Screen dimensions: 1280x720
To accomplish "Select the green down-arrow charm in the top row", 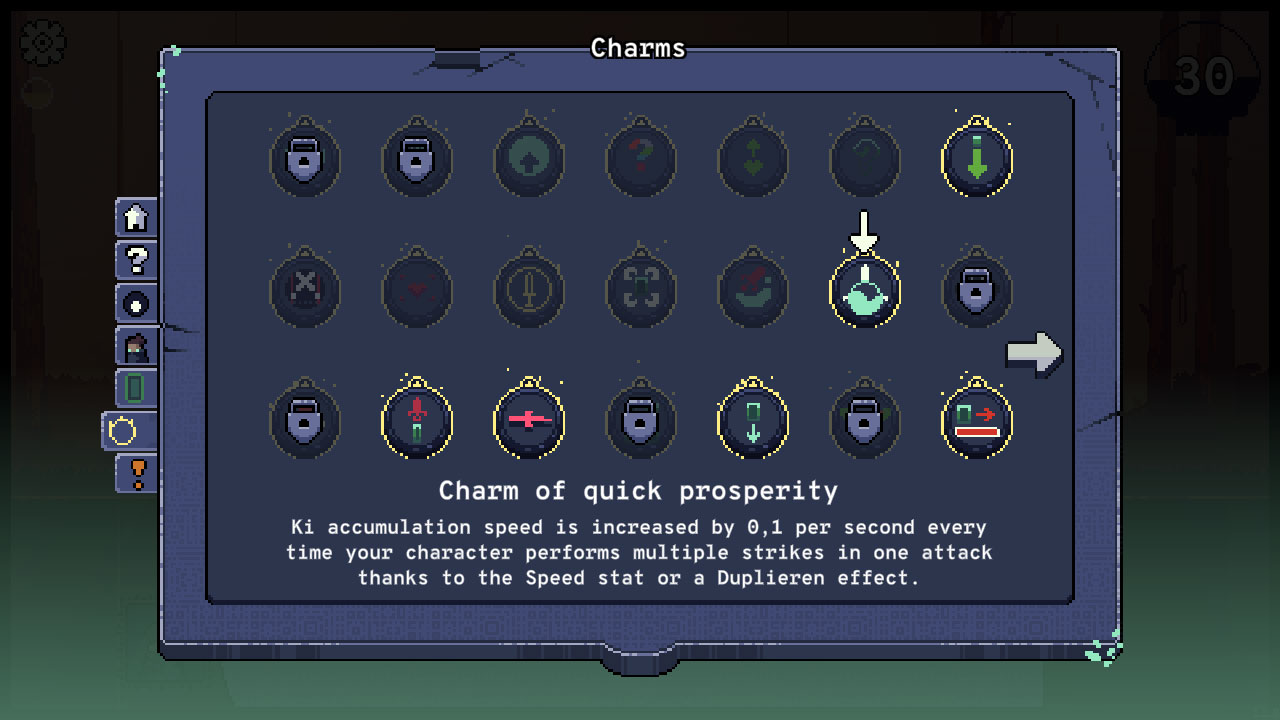I will pyautogui.click(x=977, y=158).
